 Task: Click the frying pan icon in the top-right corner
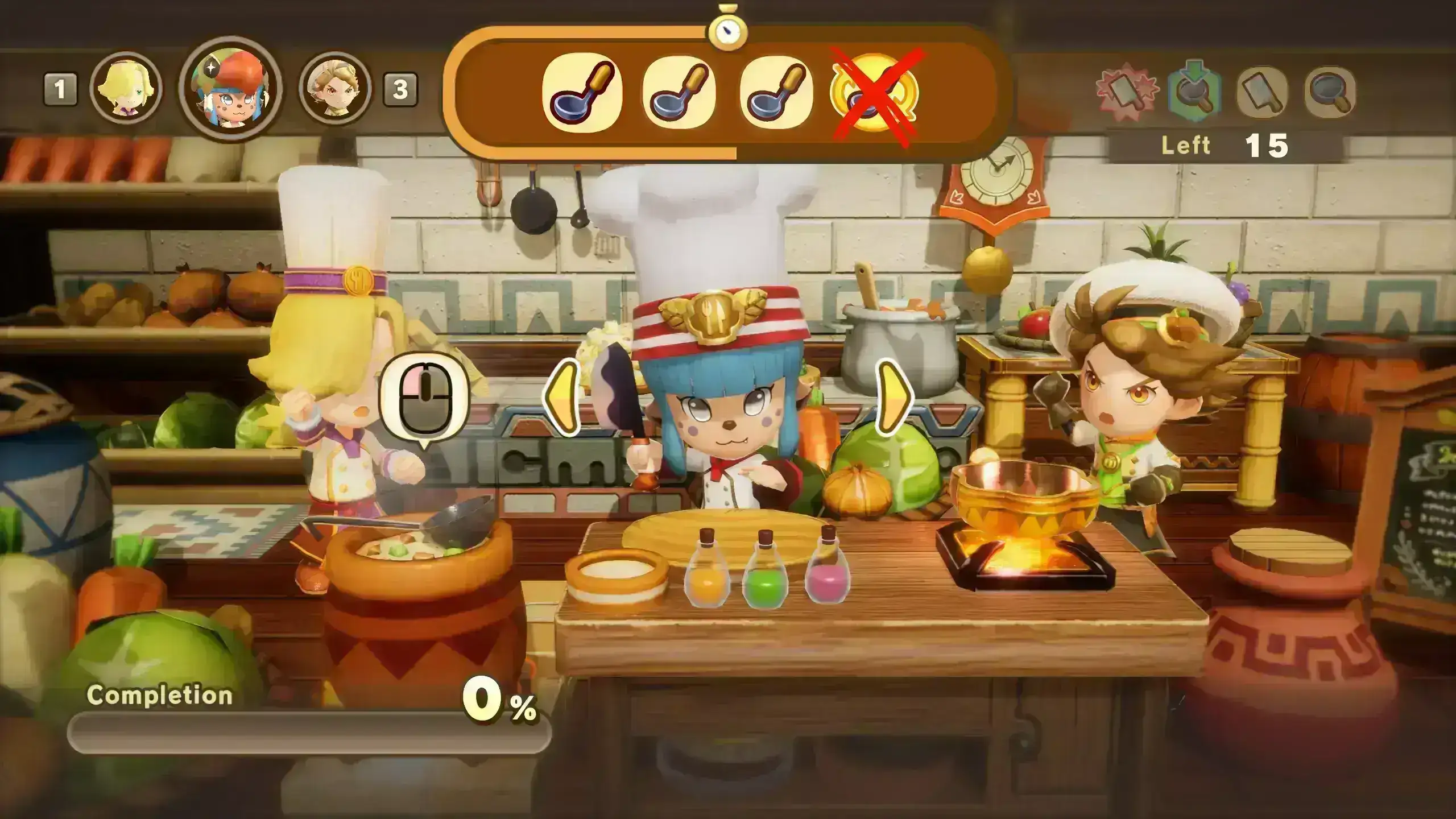1327,92
